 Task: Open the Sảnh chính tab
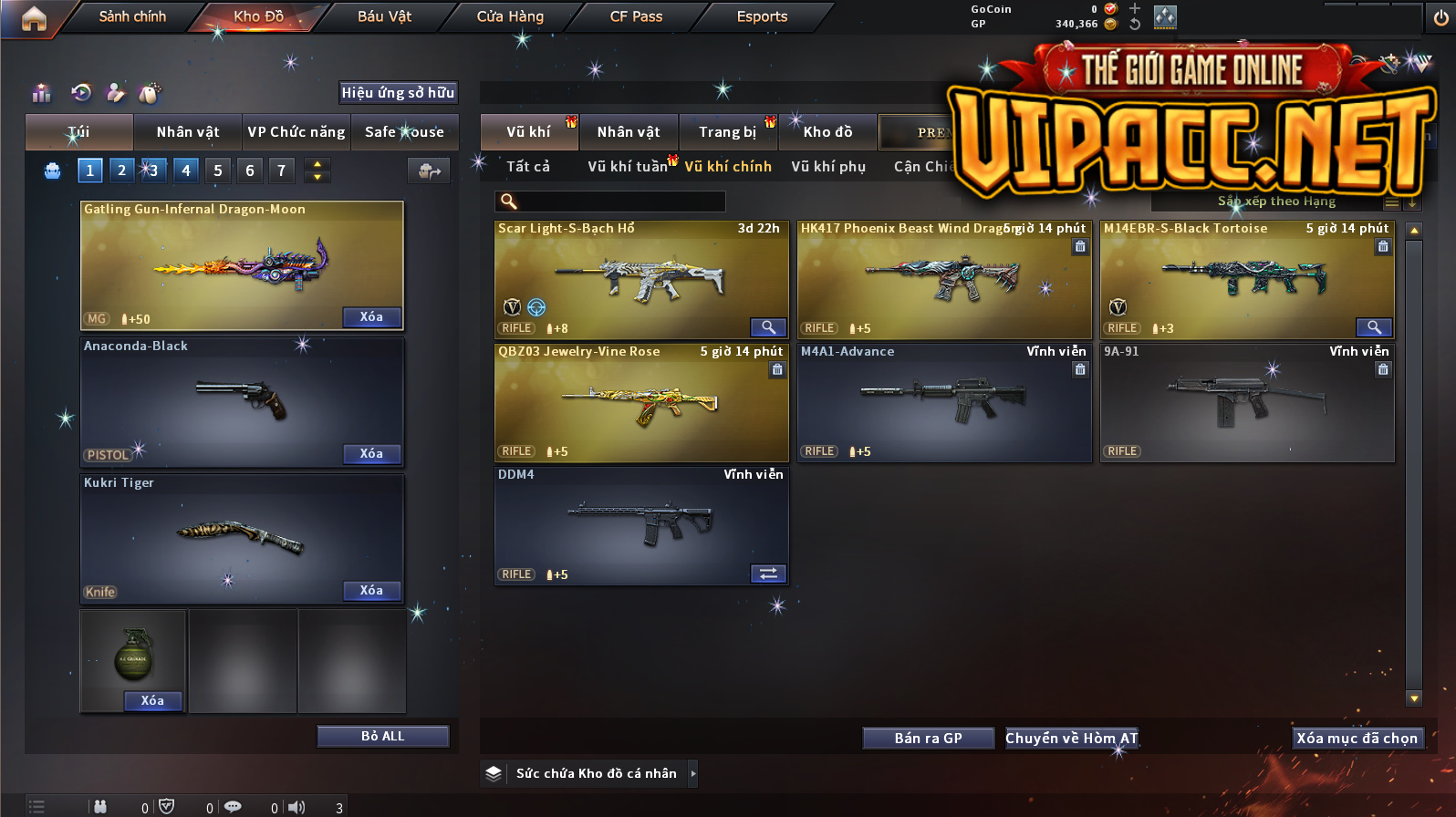pos(132,16)
